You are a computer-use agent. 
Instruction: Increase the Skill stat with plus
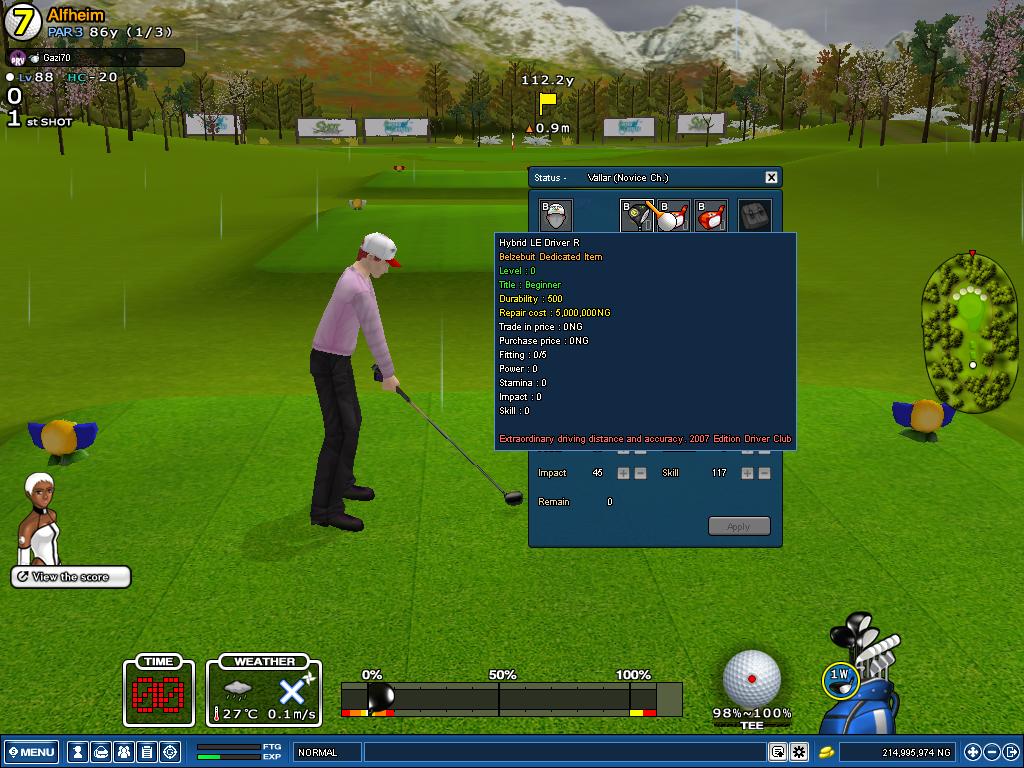tap(747, 473)
